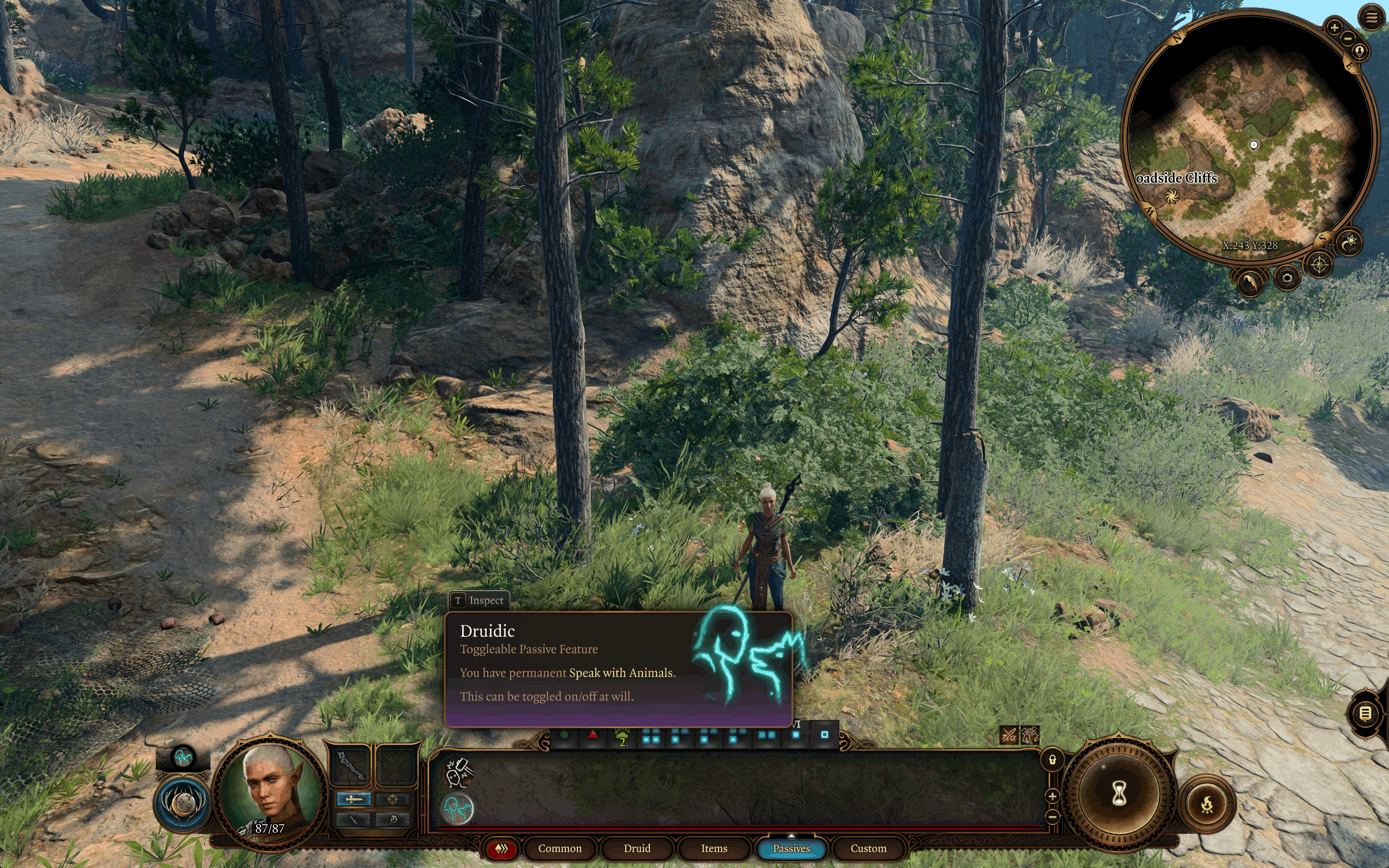
Task: Zoom in the minimap
Action: click(1335, 27)
